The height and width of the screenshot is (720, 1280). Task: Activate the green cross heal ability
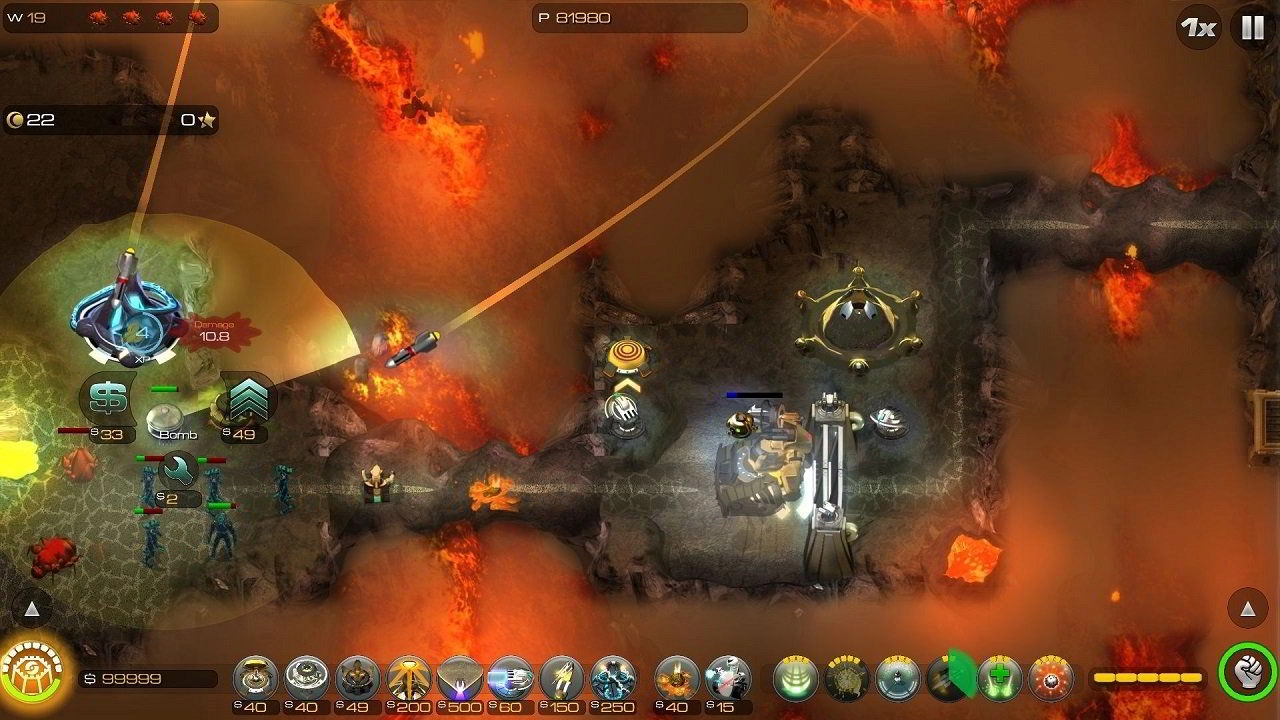[999, 679]
